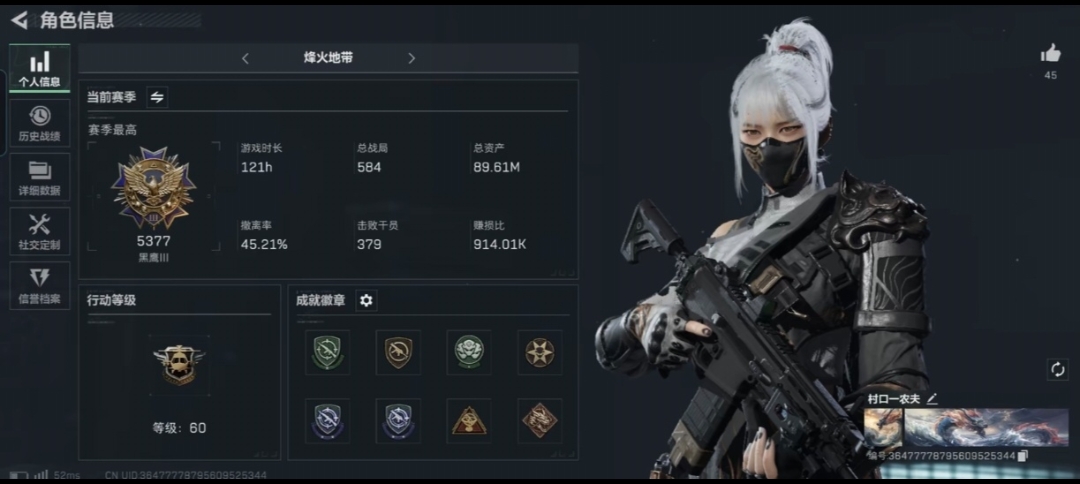1080x484 pixels.
Task: Switch to the 详细数据 tab
Action: [x=40, y=177]
